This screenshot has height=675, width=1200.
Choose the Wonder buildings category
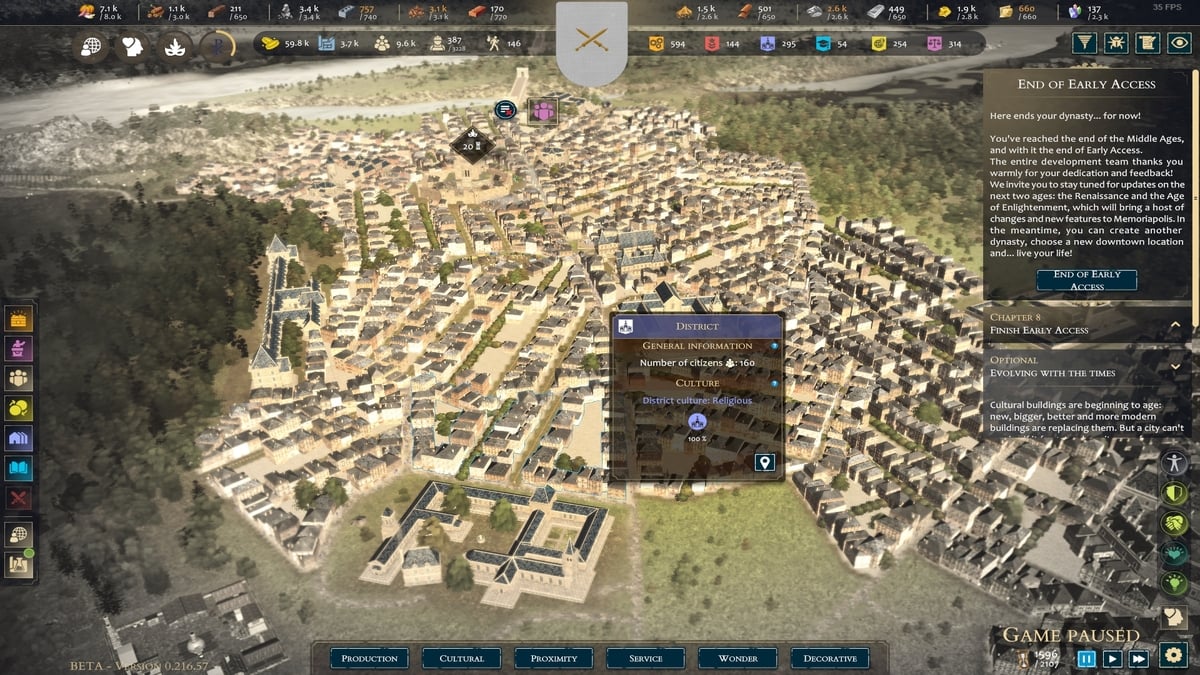738,658
